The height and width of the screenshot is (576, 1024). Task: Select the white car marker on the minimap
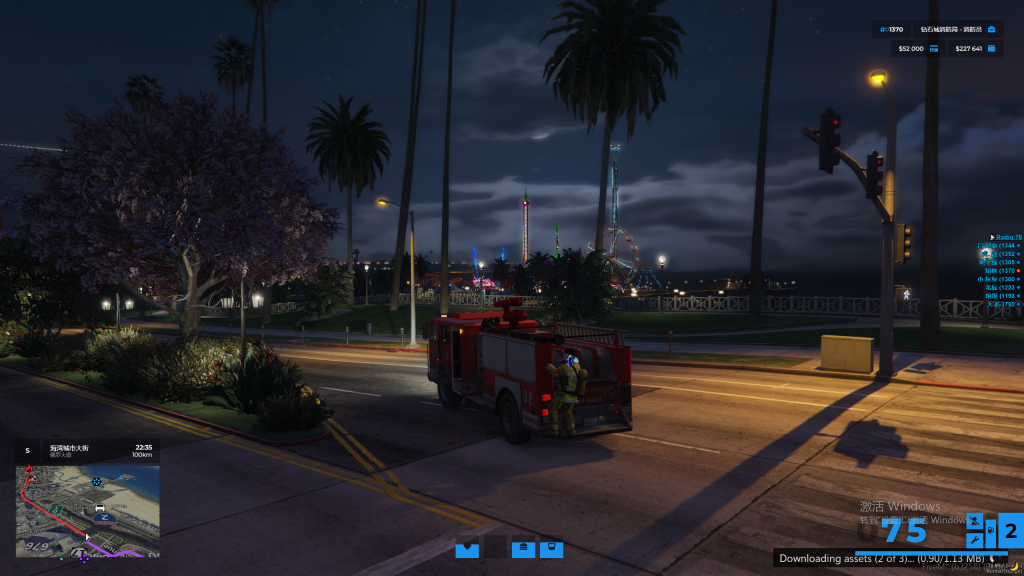click(100, 508)
